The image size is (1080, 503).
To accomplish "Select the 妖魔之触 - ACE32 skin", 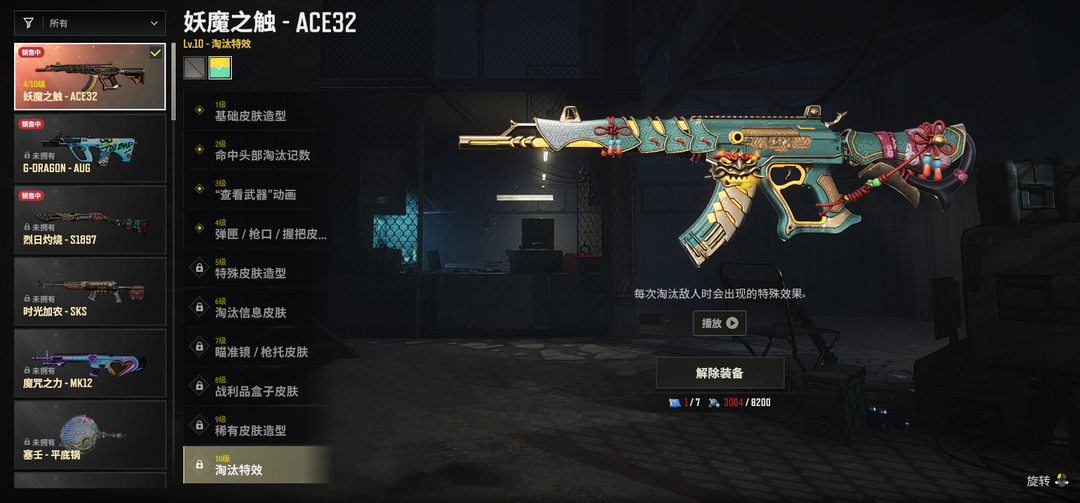I will [x=90, y=76].
